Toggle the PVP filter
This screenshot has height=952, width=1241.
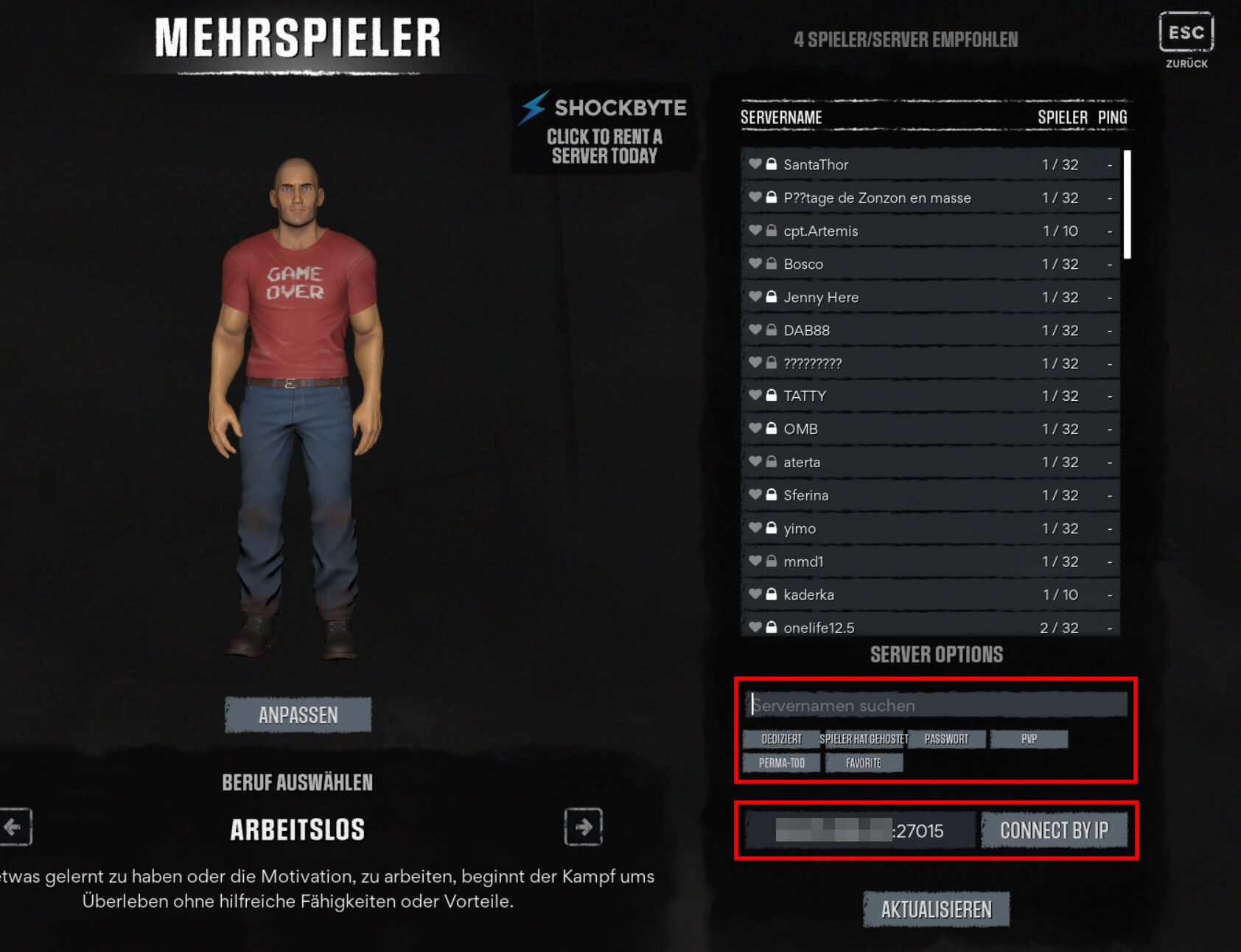(x=1029, y=739)
